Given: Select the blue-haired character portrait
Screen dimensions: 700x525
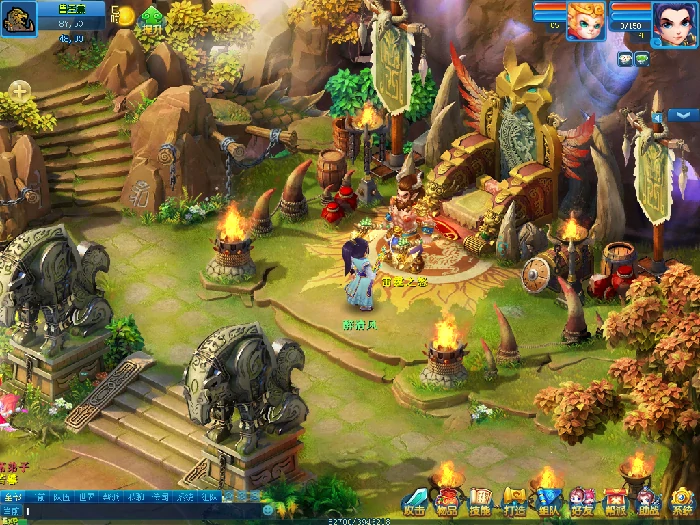Looking at the screenshot, I should click(x=672, y=22).
